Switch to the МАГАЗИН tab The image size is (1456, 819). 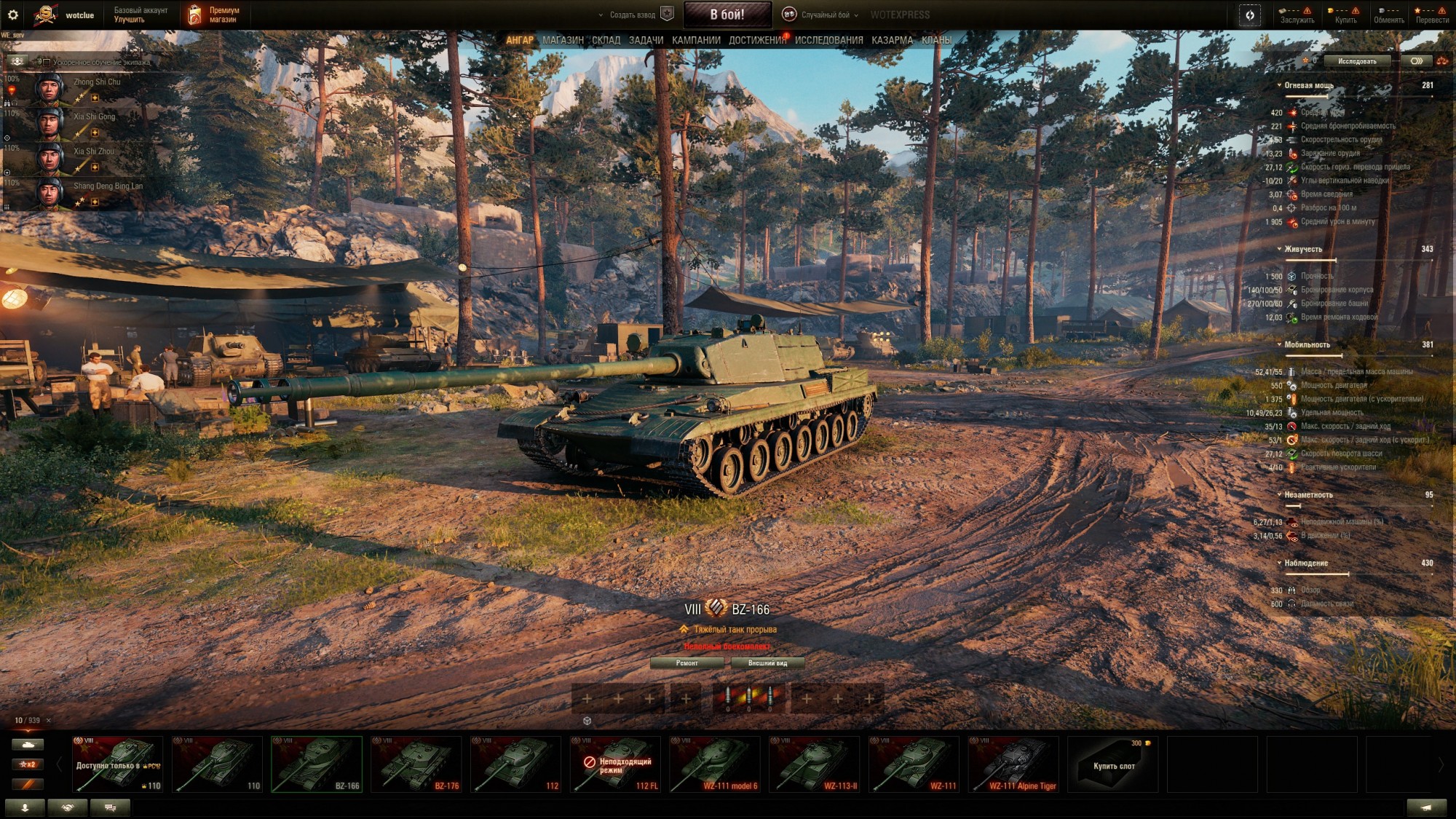click(x=563, y=41)
